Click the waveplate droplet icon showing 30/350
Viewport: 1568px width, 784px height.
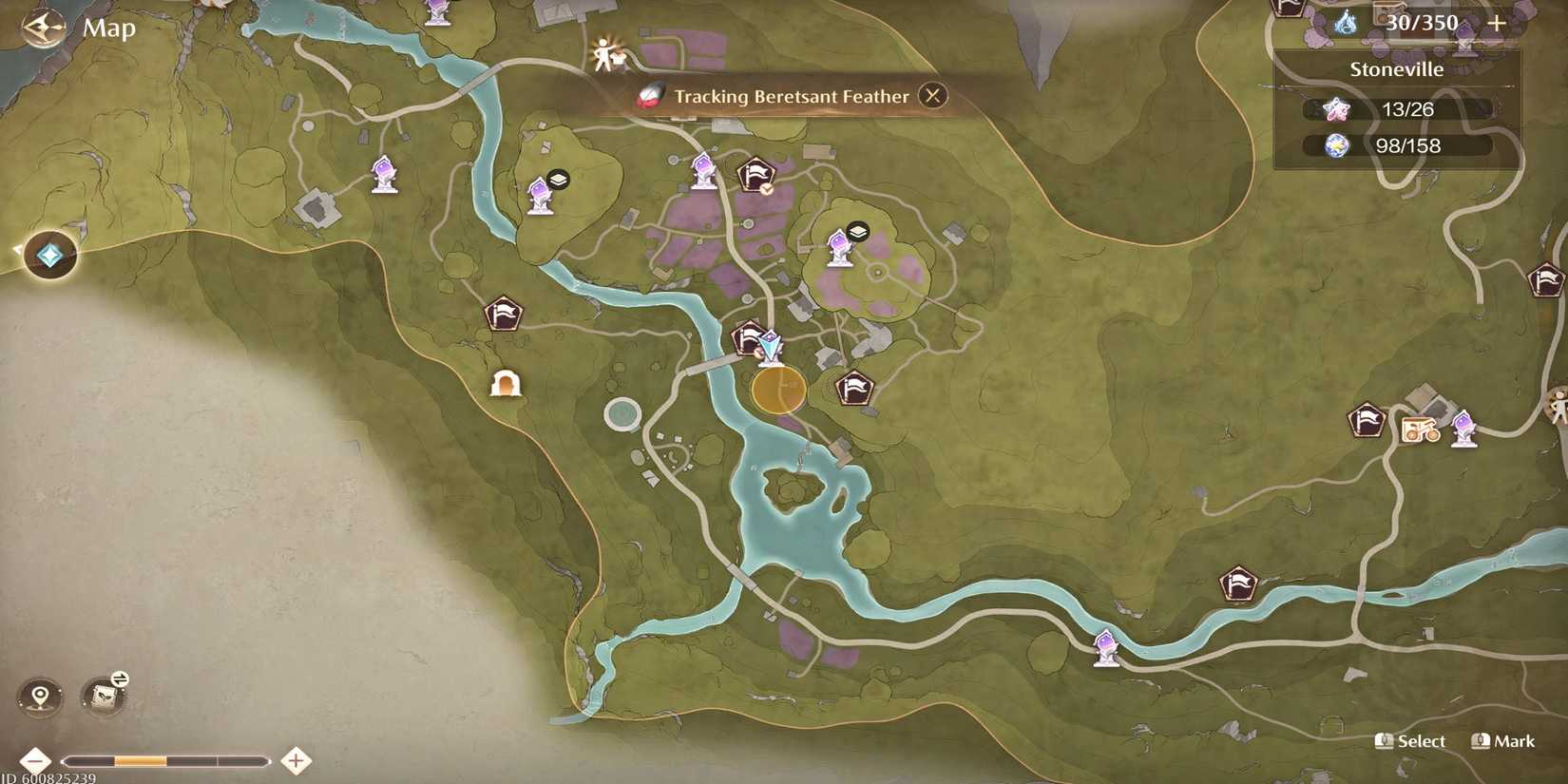click(x=1348, y=22)
